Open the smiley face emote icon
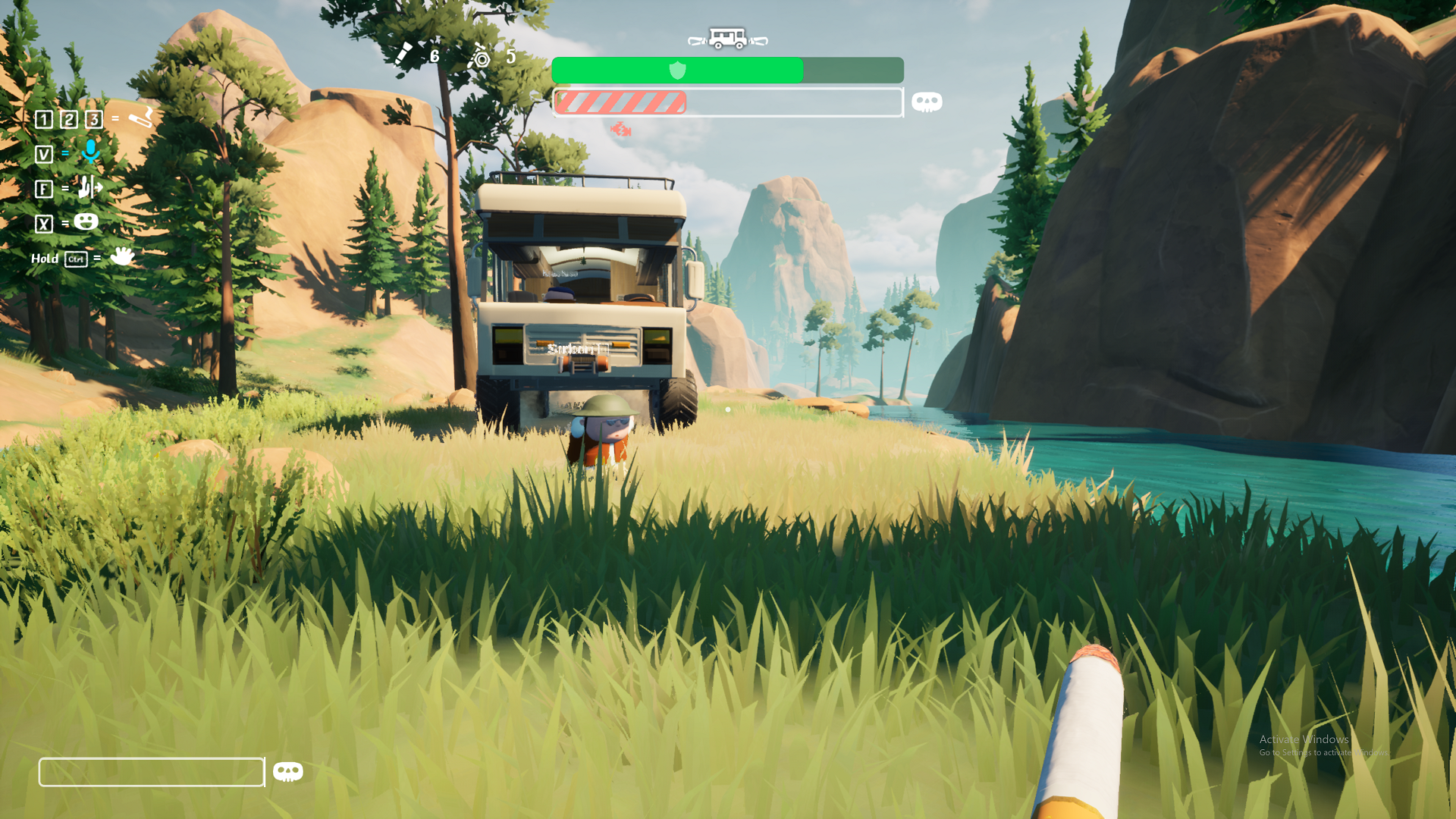 [86, 221]
